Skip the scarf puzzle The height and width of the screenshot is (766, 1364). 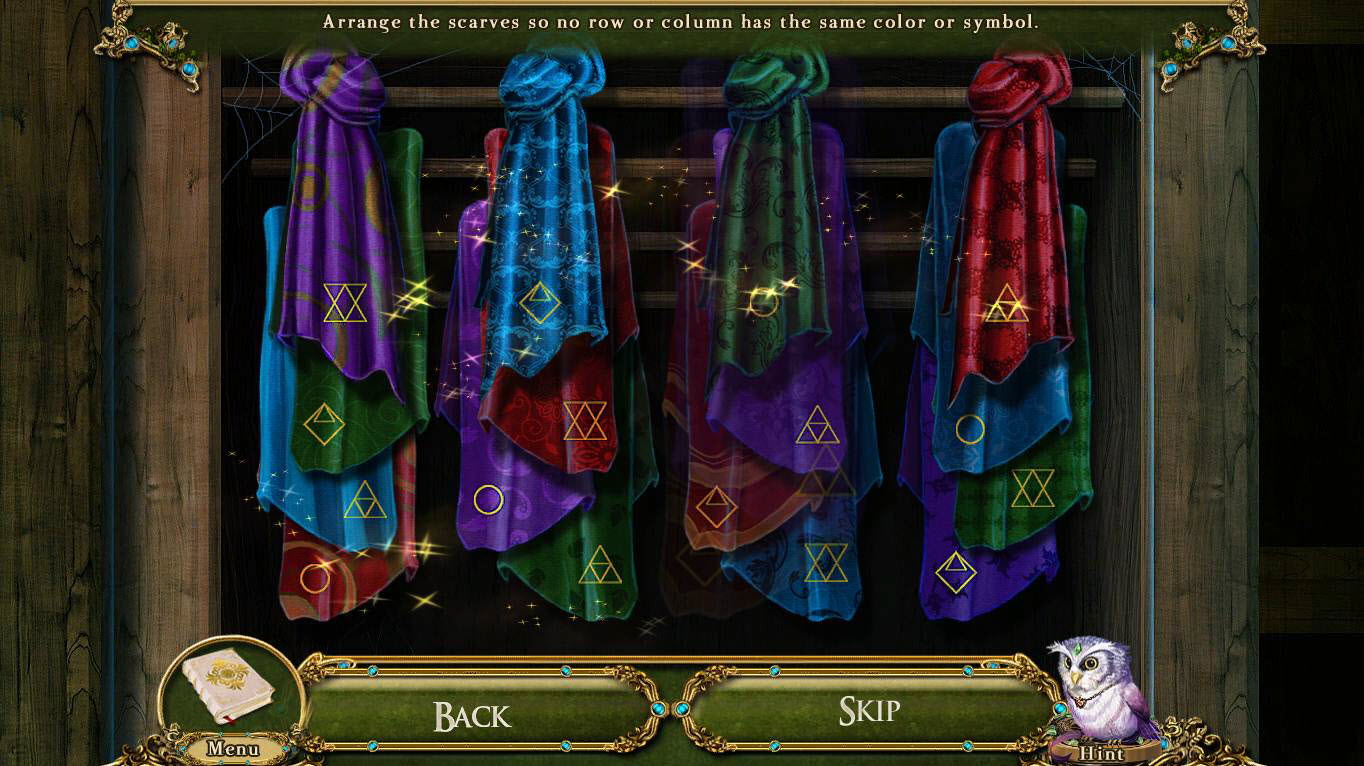tap(869, 711)
